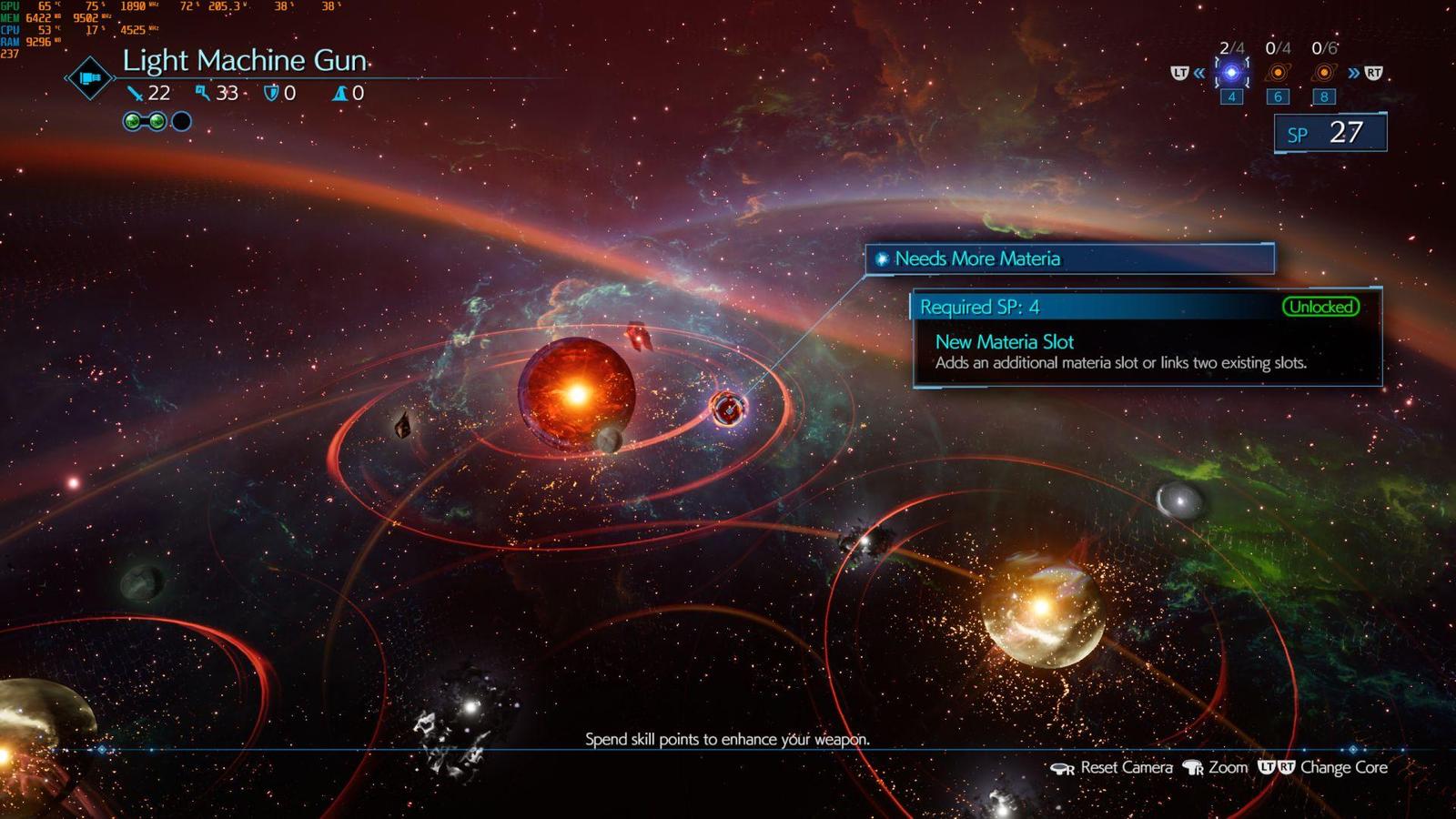This screenshot has width=1456, height=819.
Task: Switch to the third core showing 0/6
Action: pyautogui.click(x=1324, y=73)
